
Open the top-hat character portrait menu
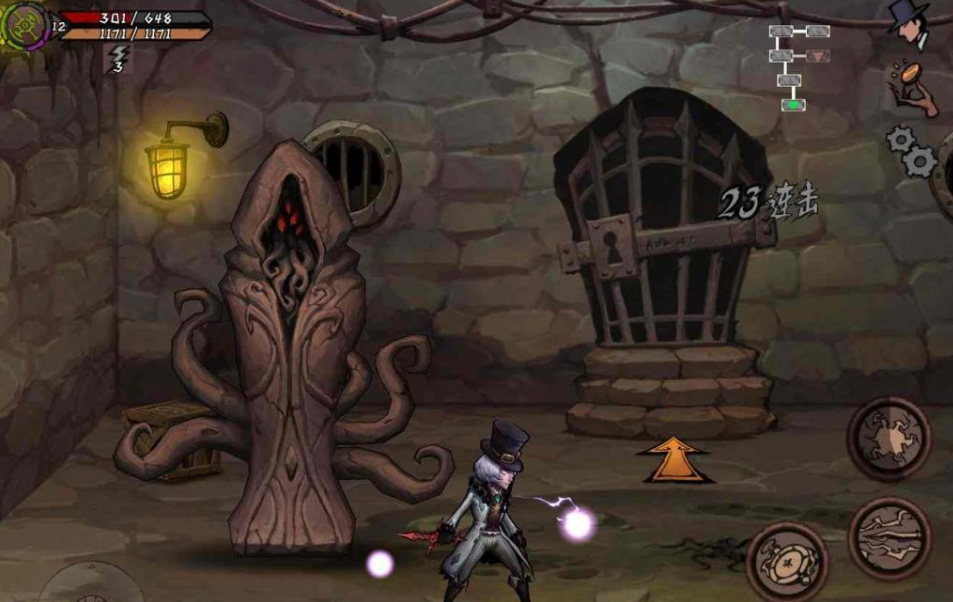pos(910,24)
